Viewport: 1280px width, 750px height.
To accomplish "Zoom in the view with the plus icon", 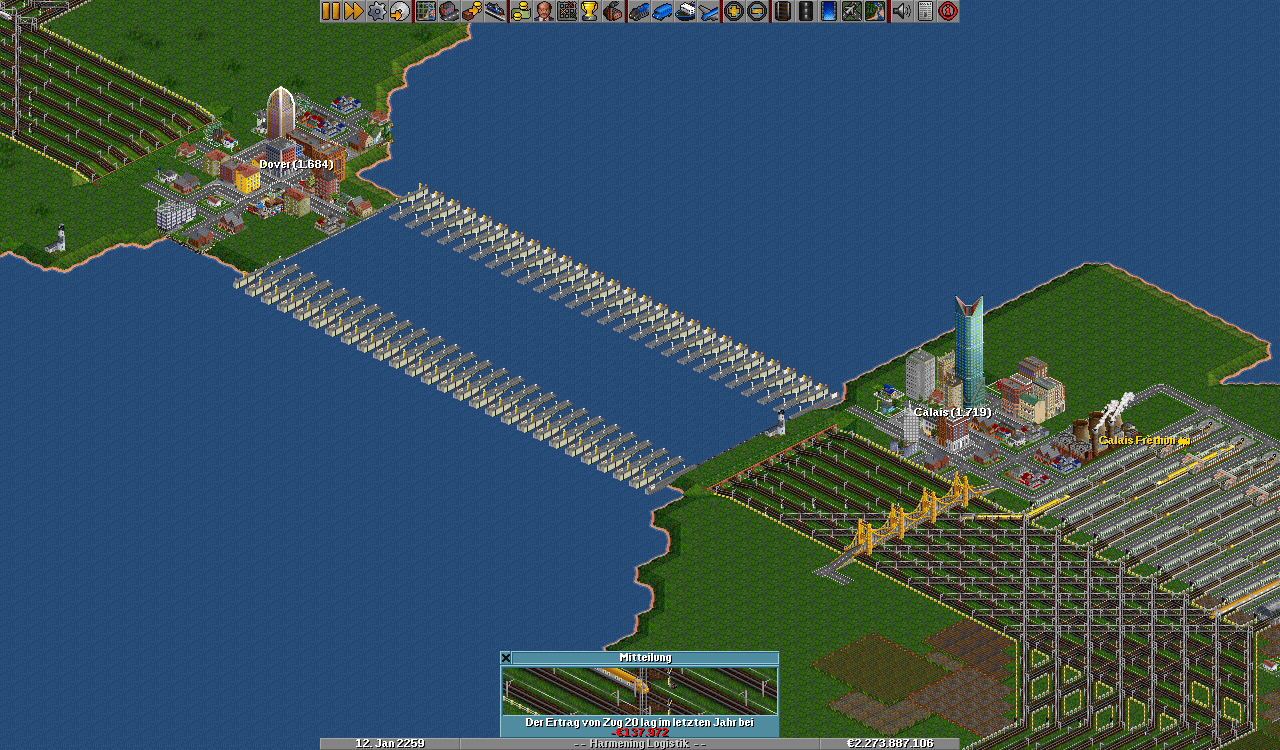I will click(734, 11).
